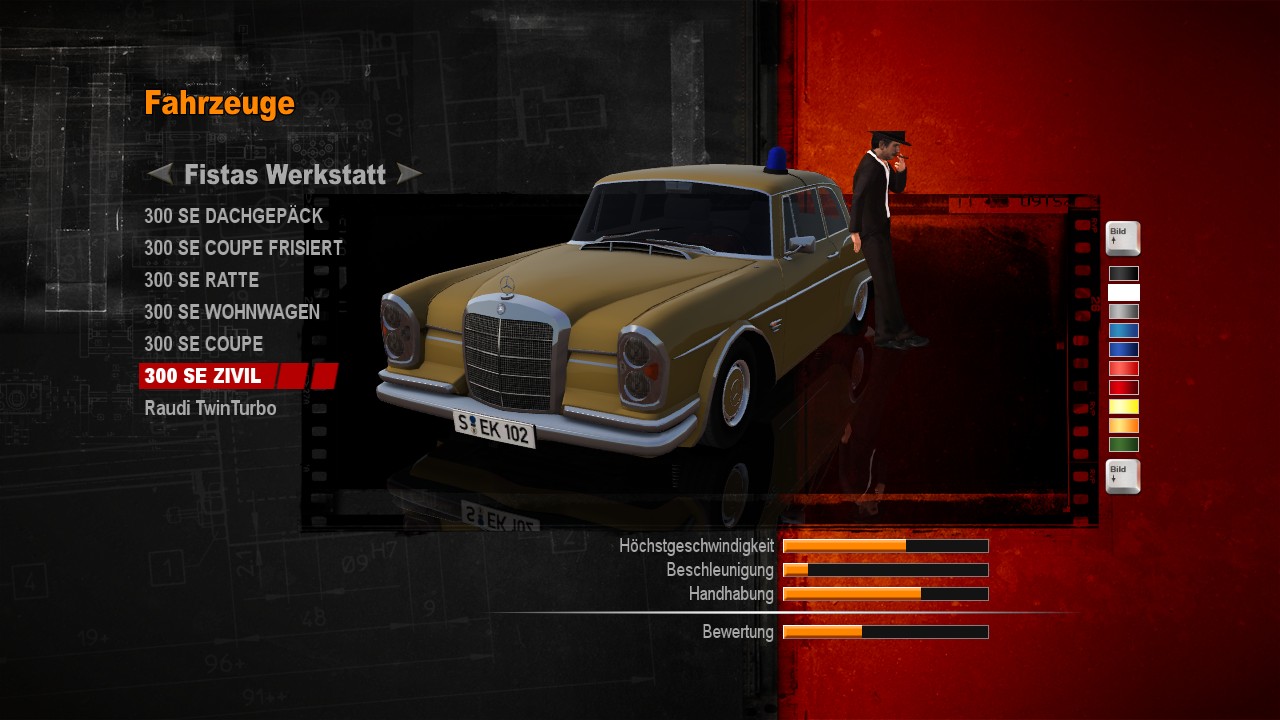Switch to next workshop with right arrow
Viewport: 1280px width, 720px height.
pyautogui.click(x=408, y=174)
